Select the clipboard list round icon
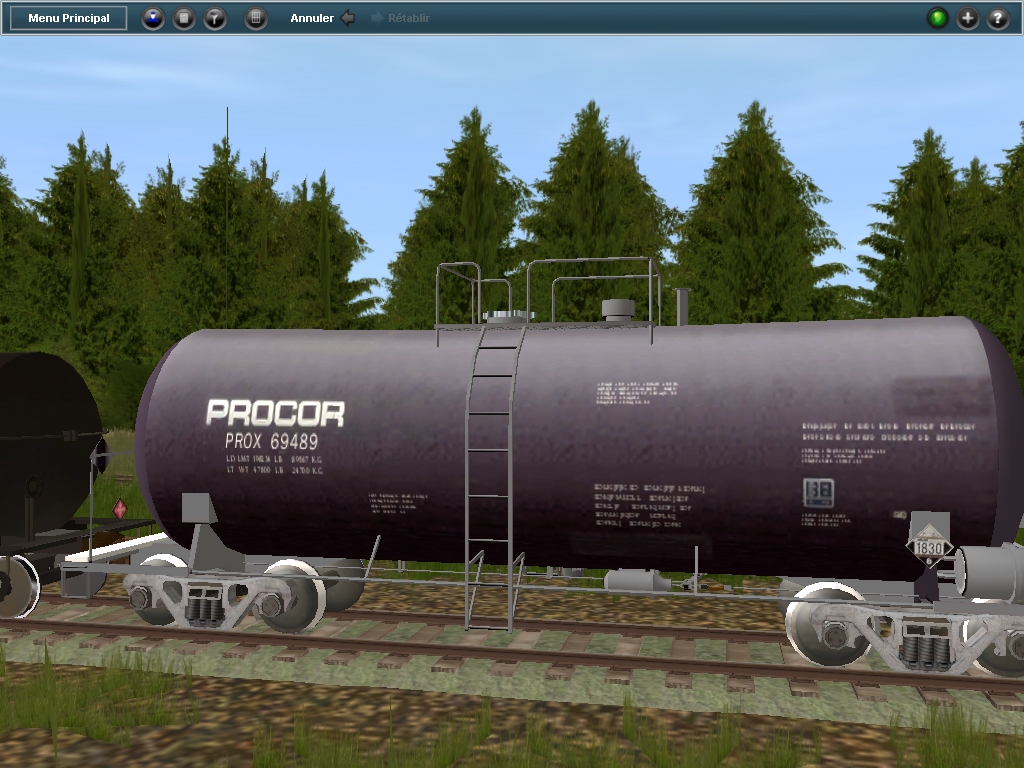This screenshot has height=768, width=1024. (x=184, y=18)
